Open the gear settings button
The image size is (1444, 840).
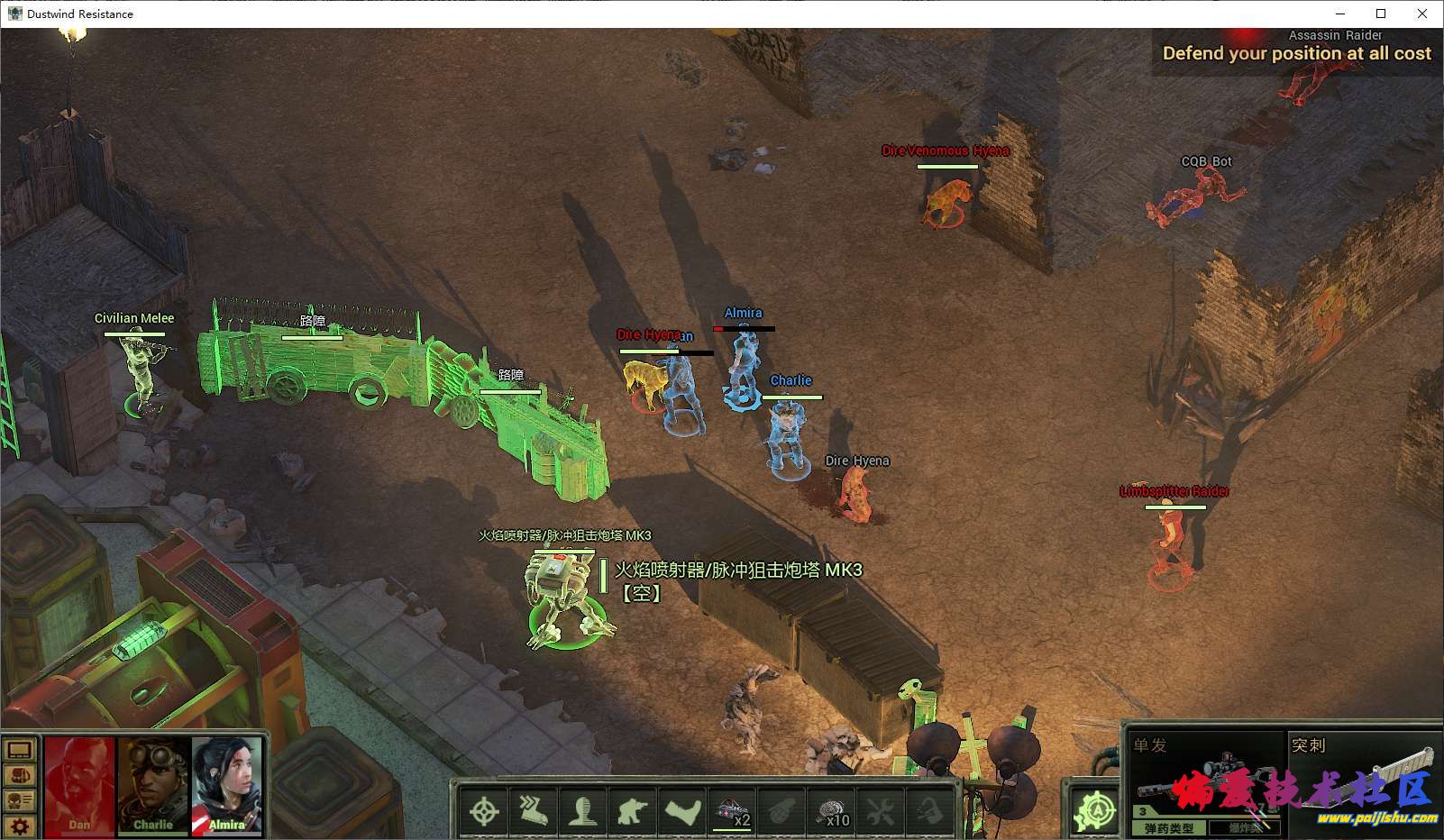[20, 825]
